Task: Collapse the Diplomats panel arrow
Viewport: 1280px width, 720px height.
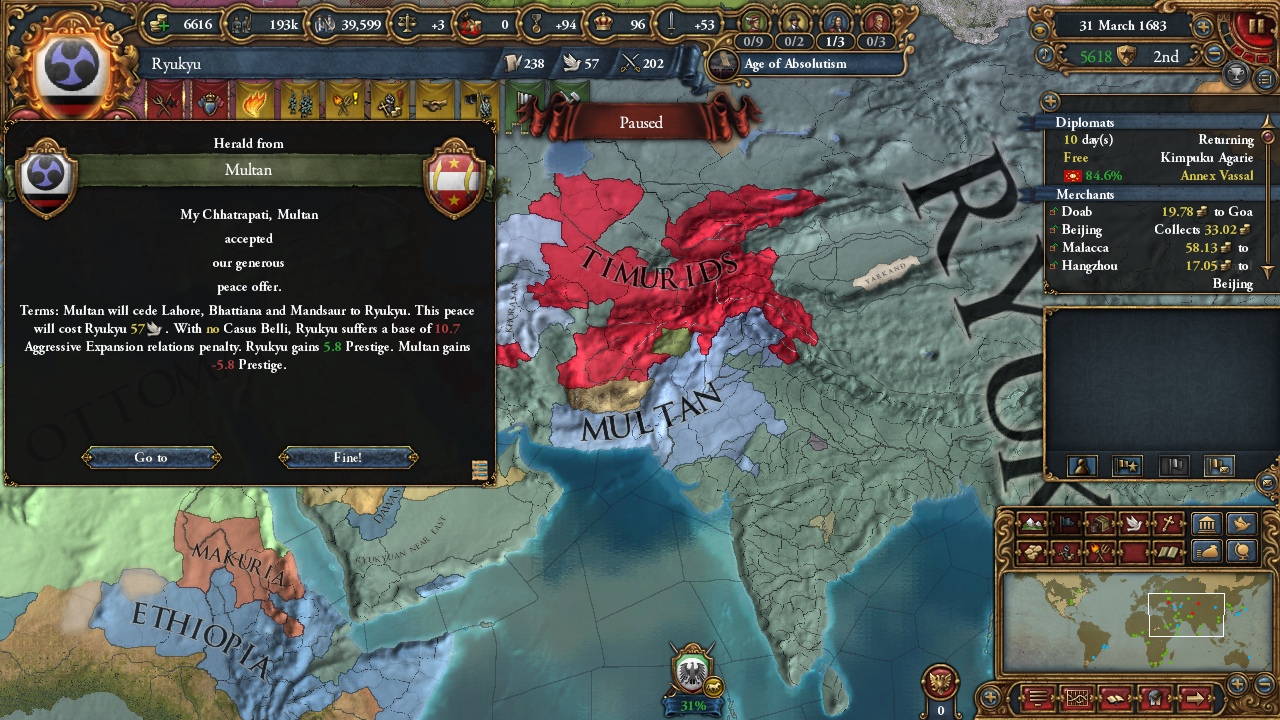Action: click(1267, 122)
